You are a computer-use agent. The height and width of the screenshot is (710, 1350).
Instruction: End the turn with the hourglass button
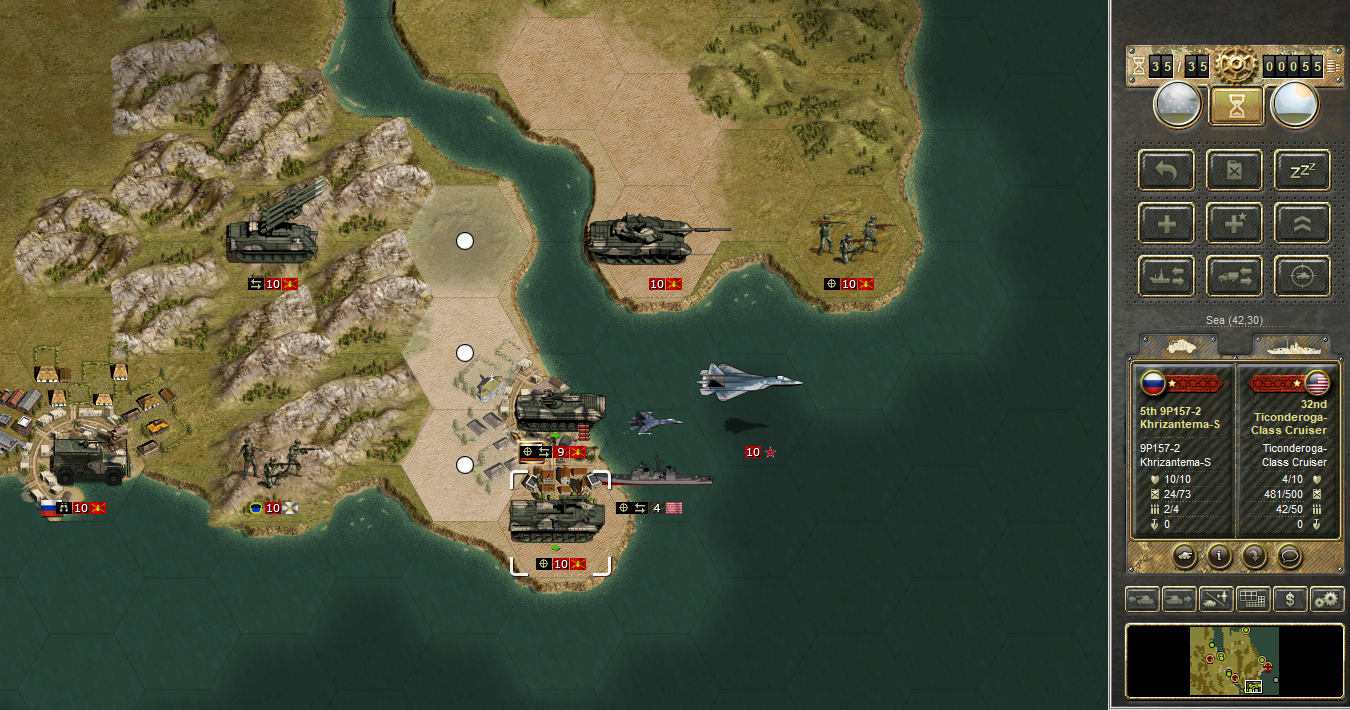coord(1236,105)
